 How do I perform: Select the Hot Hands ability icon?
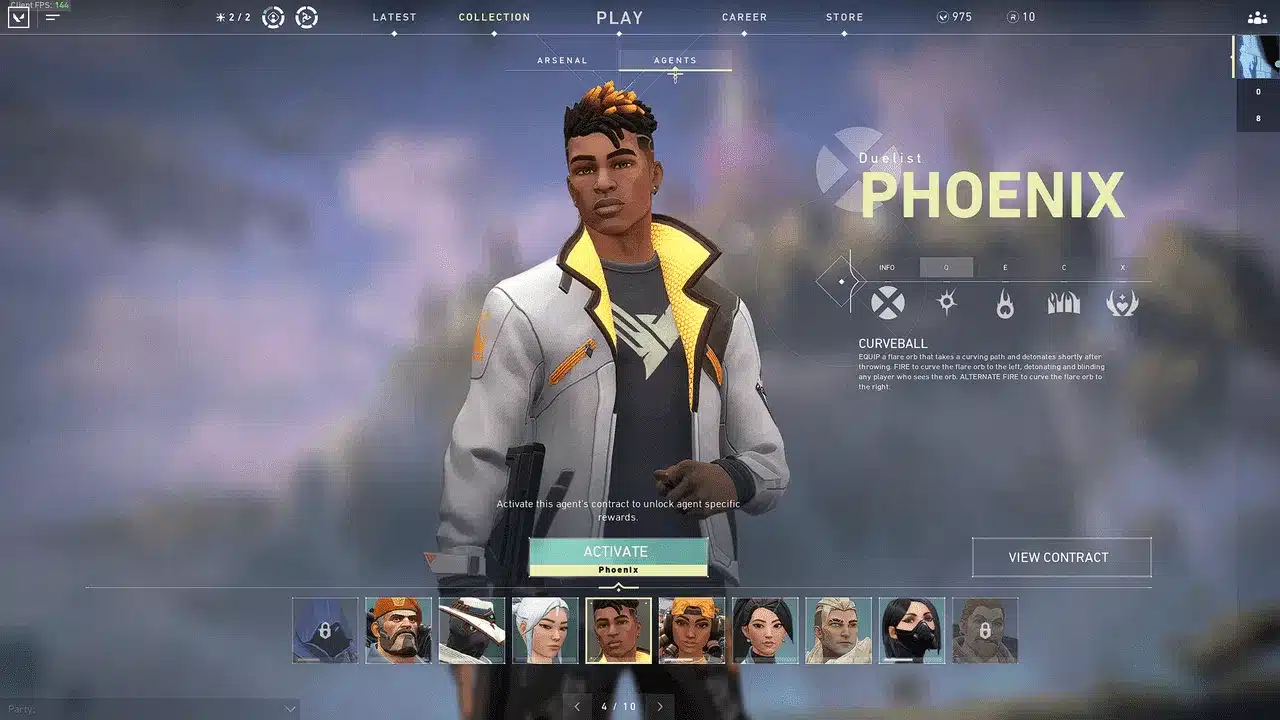(x=1004, y=303)
